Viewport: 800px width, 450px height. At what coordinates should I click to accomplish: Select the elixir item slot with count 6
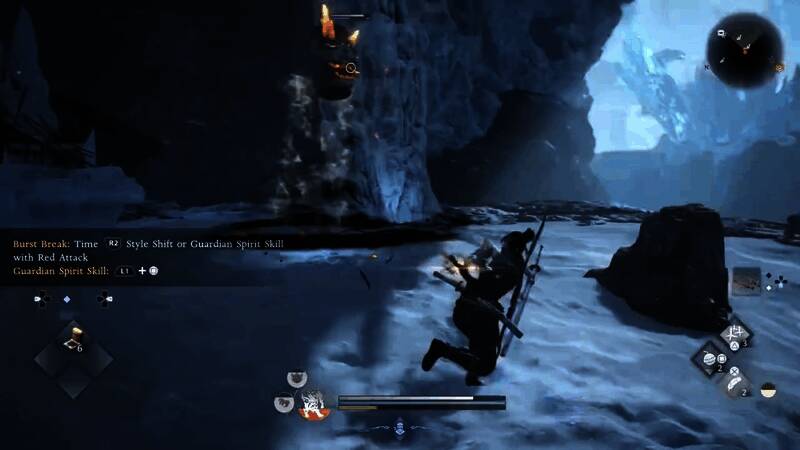click(73, 346)
